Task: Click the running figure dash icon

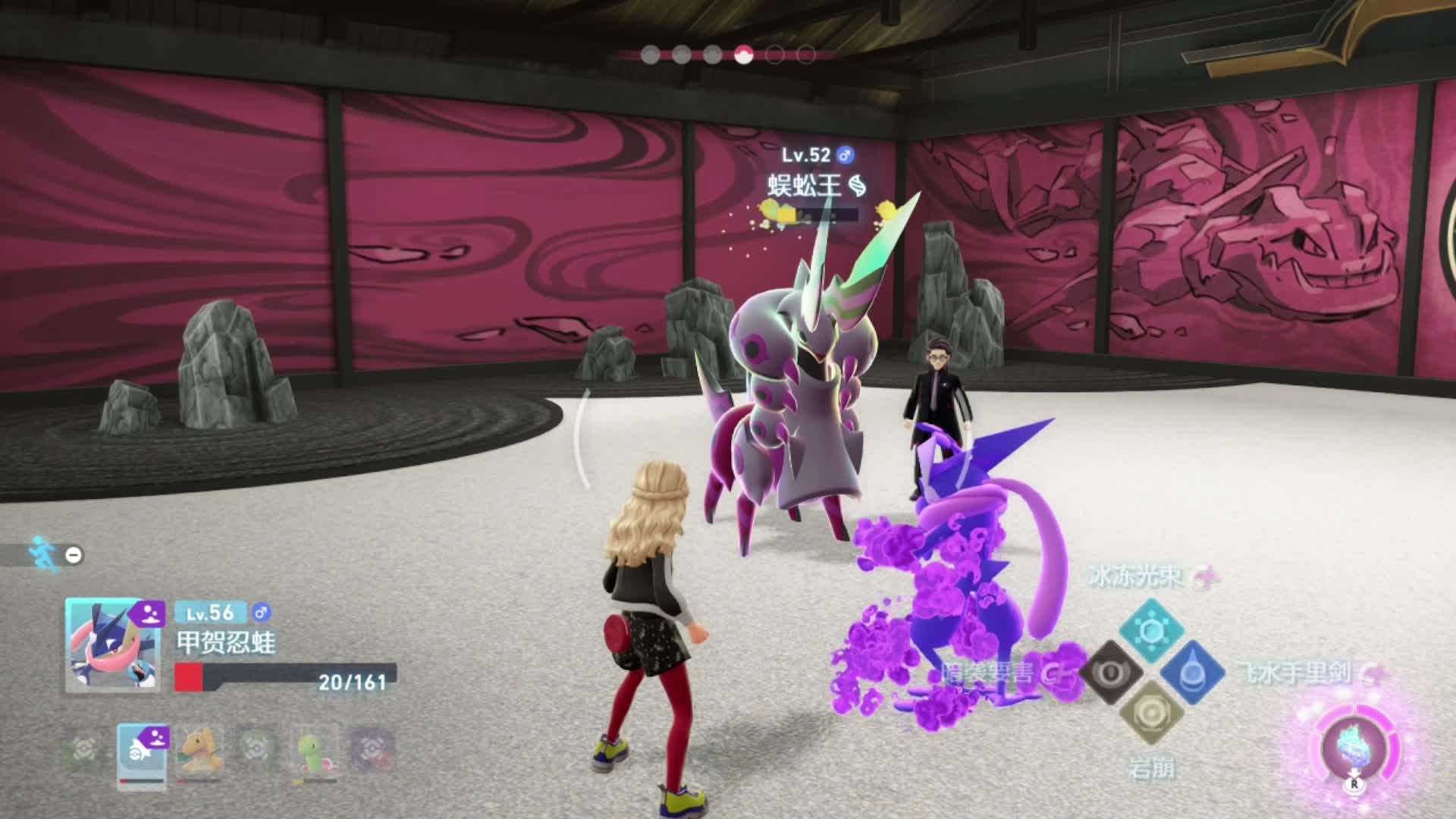Action: point(39,554)
